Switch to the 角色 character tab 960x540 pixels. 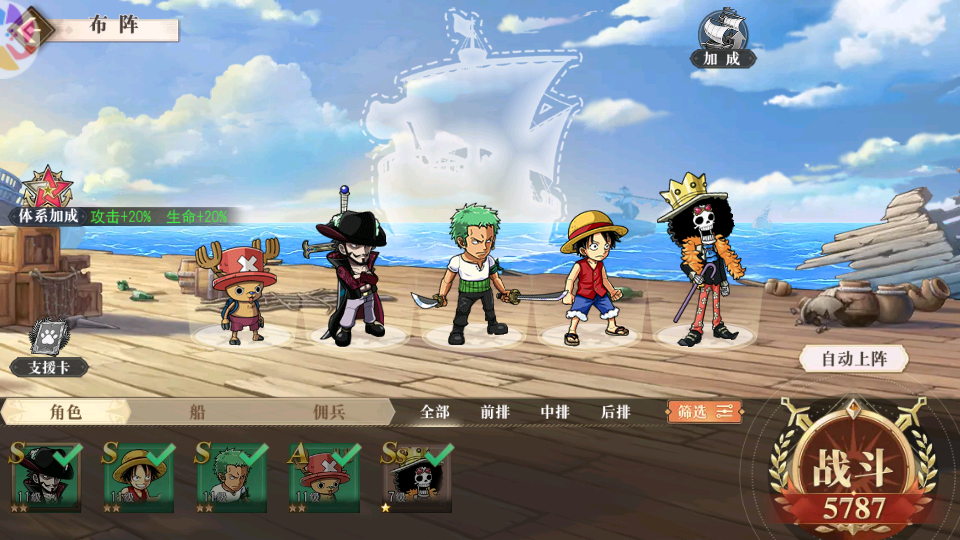[65, 411]
